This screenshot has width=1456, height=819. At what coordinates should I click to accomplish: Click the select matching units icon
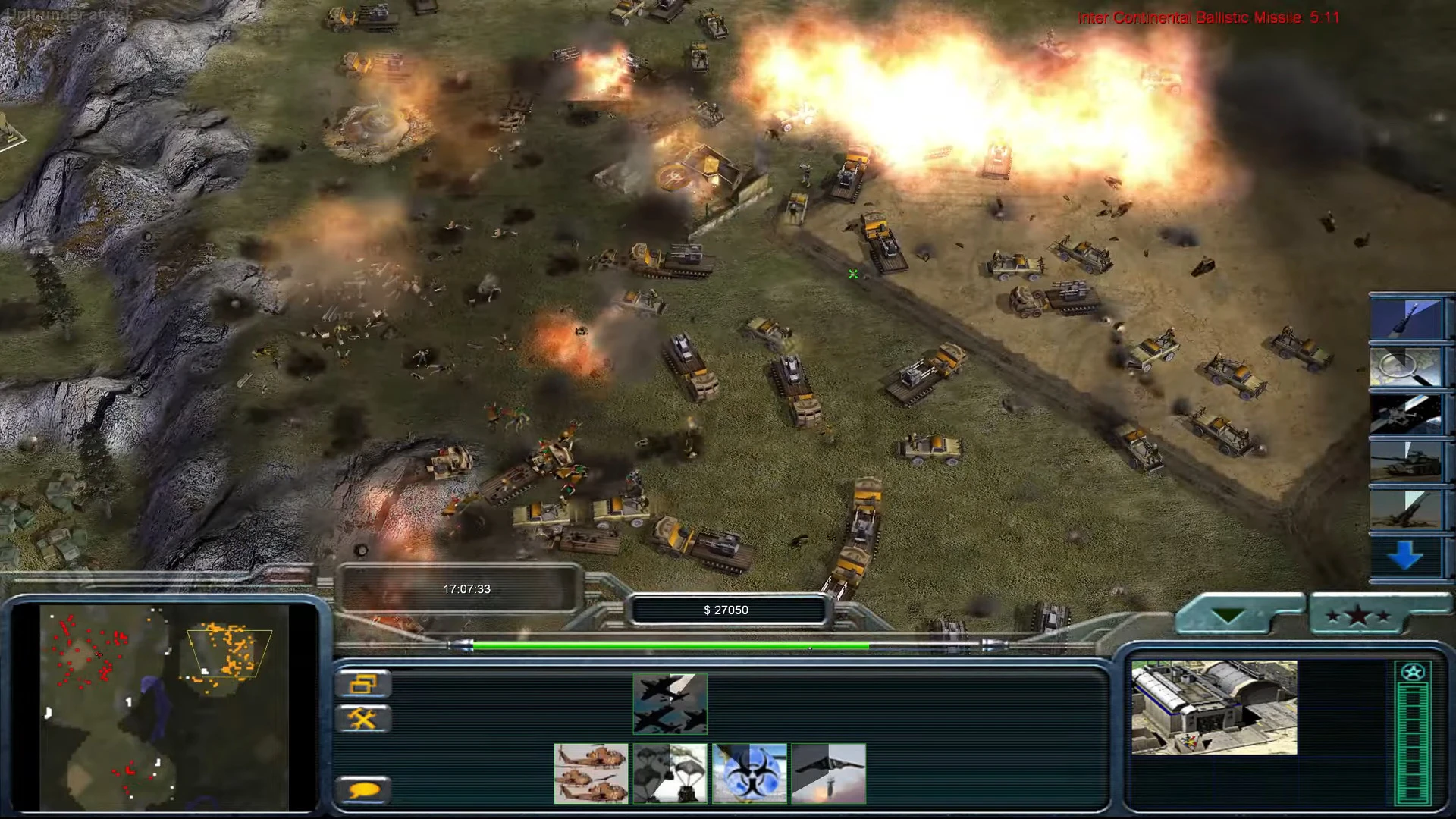[x=365, y=683]
